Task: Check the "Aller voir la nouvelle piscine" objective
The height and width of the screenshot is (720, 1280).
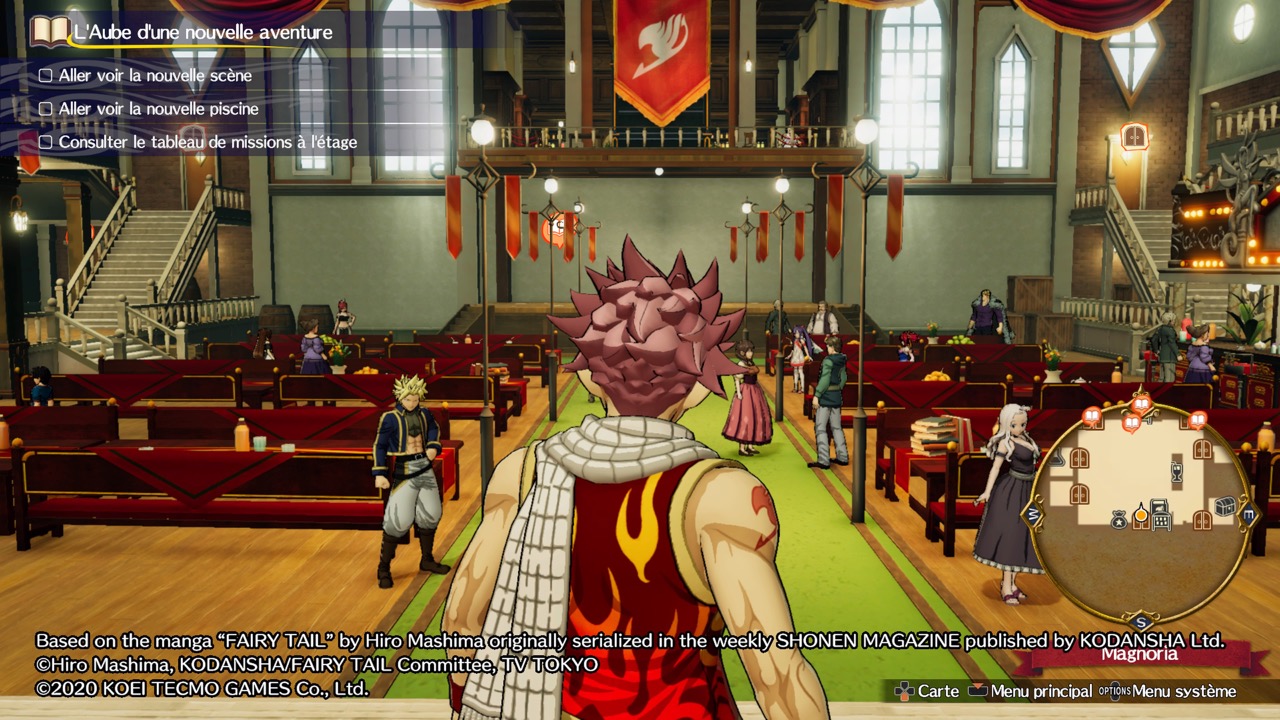Action: [45, 109]
